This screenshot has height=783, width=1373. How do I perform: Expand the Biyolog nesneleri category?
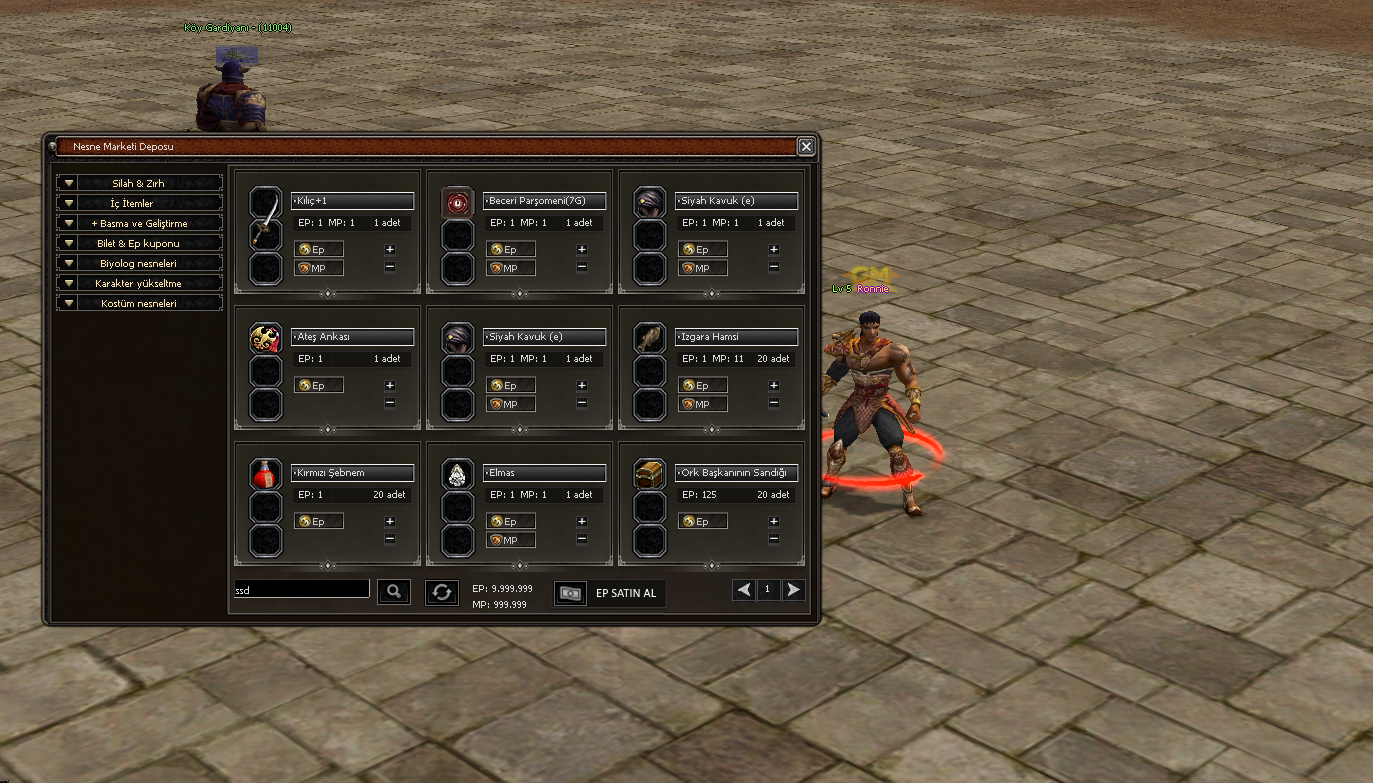tap(138, 263)
